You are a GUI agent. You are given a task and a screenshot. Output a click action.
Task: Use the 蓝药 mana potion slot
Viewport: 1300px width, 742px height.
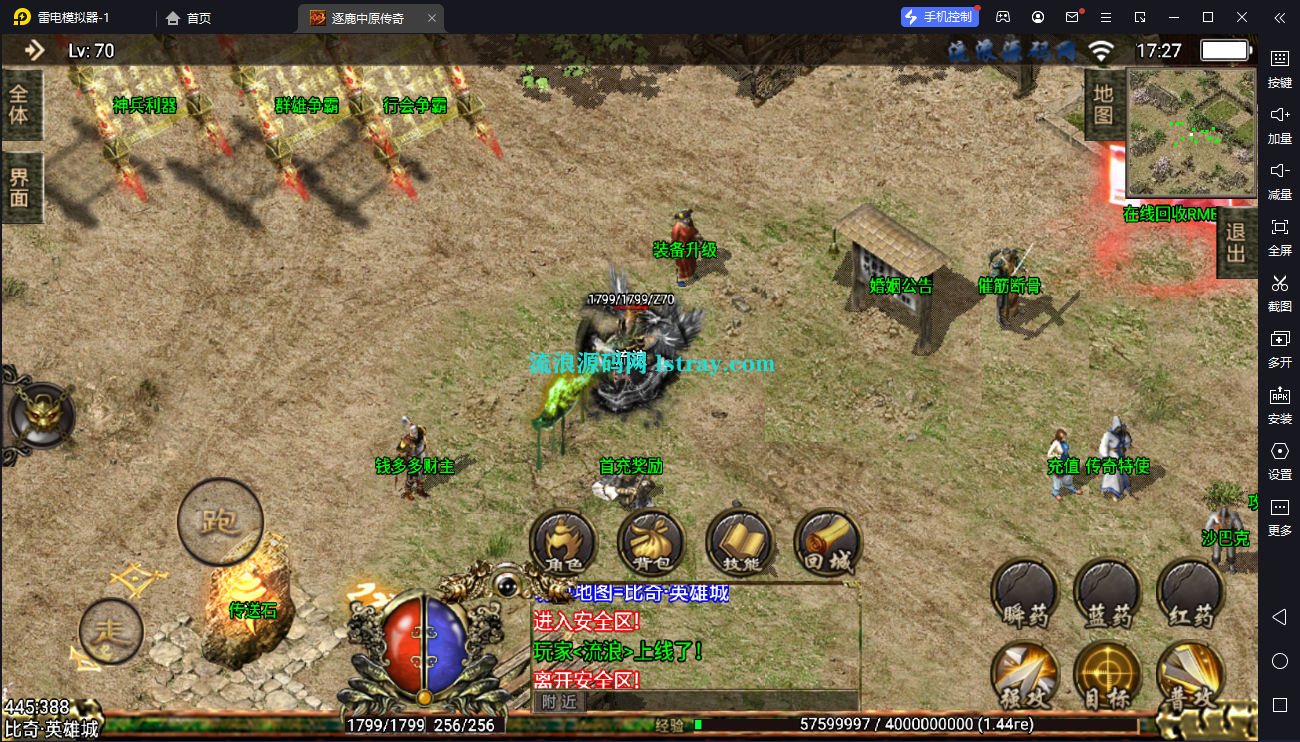point(1108,592)
